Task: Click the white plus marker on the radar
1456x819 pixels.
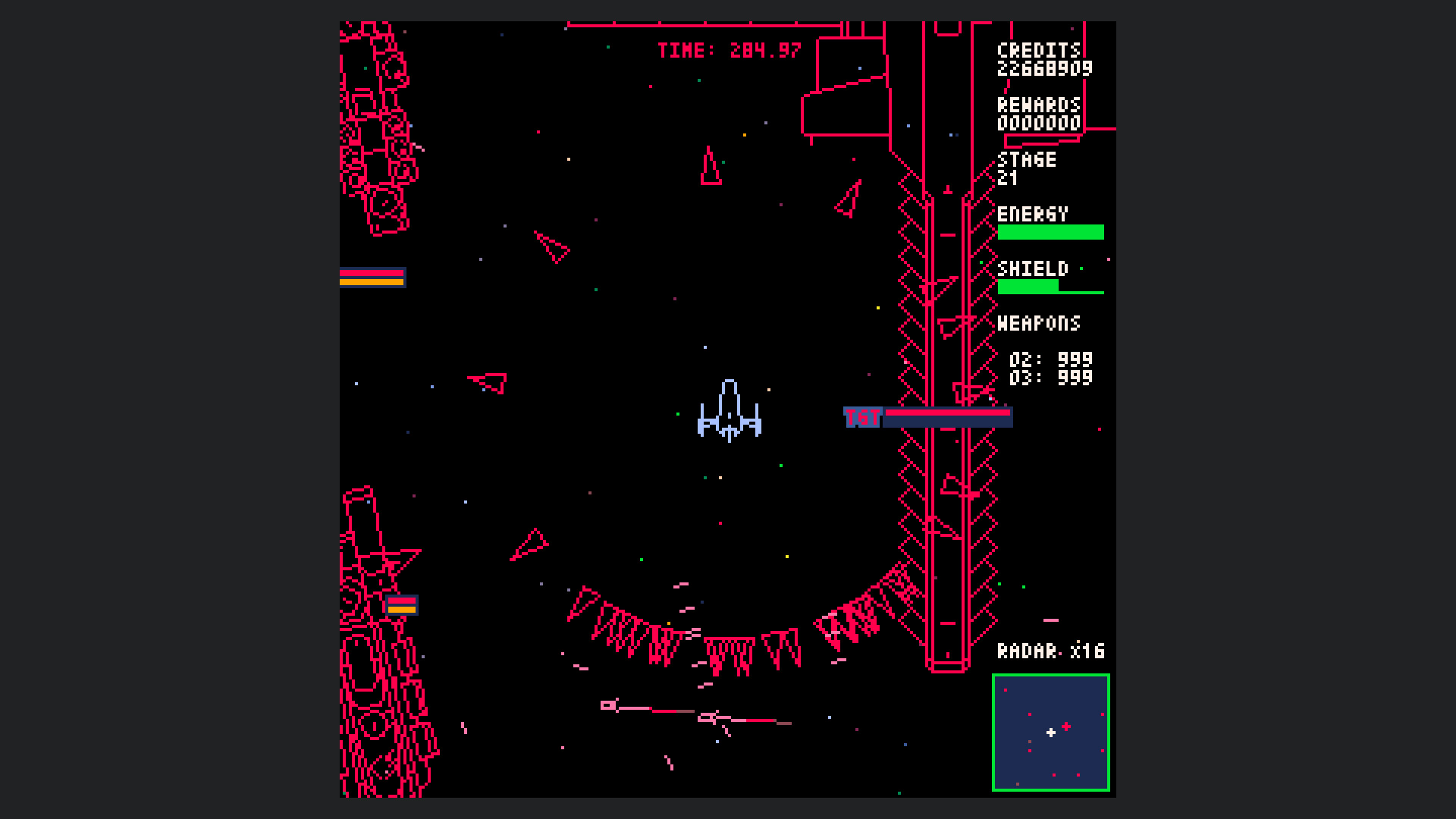Action: pos(1050,733)
